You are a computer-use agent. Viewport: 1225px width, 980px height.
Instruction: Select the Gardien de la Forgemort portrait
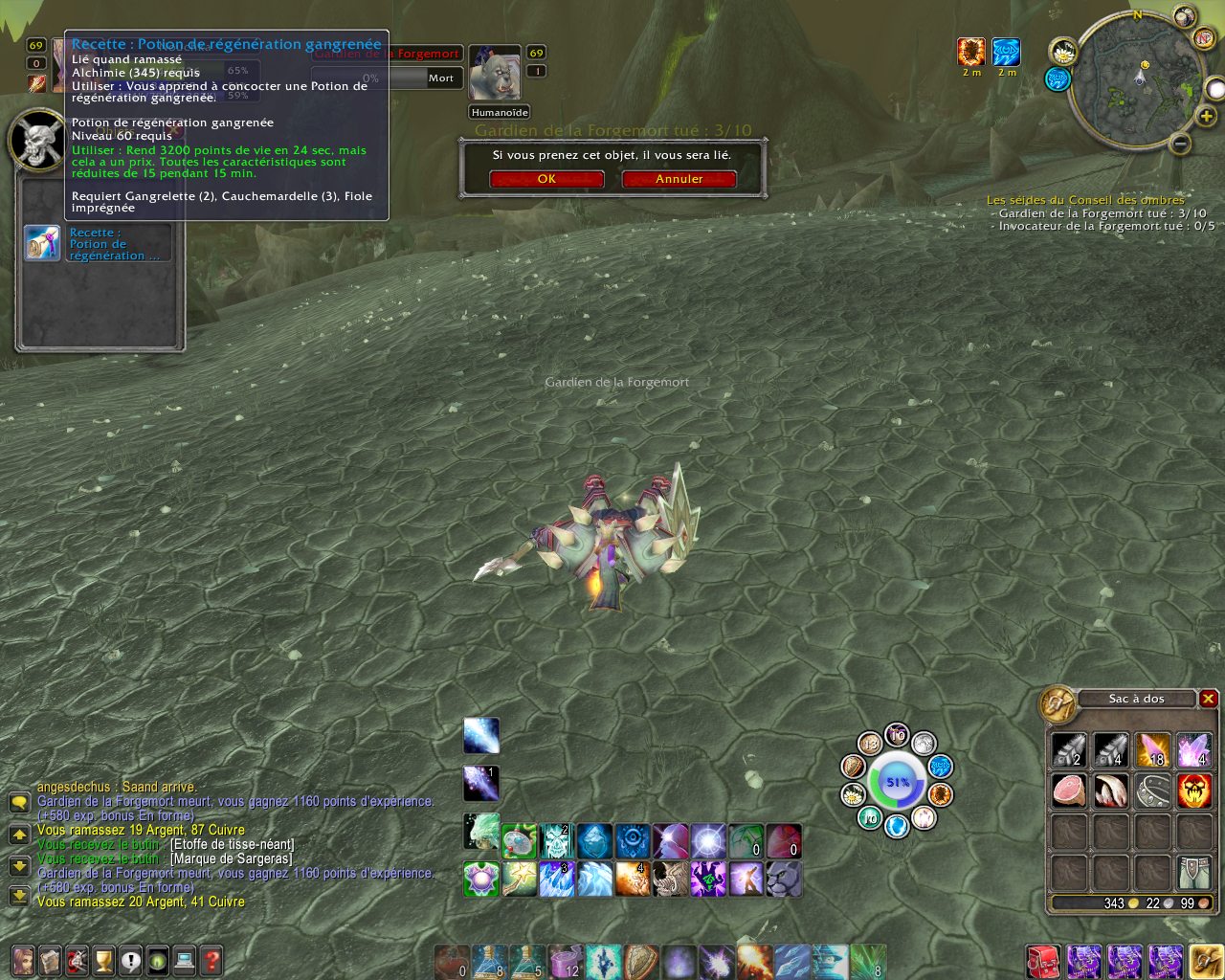[x=495, y=73]
